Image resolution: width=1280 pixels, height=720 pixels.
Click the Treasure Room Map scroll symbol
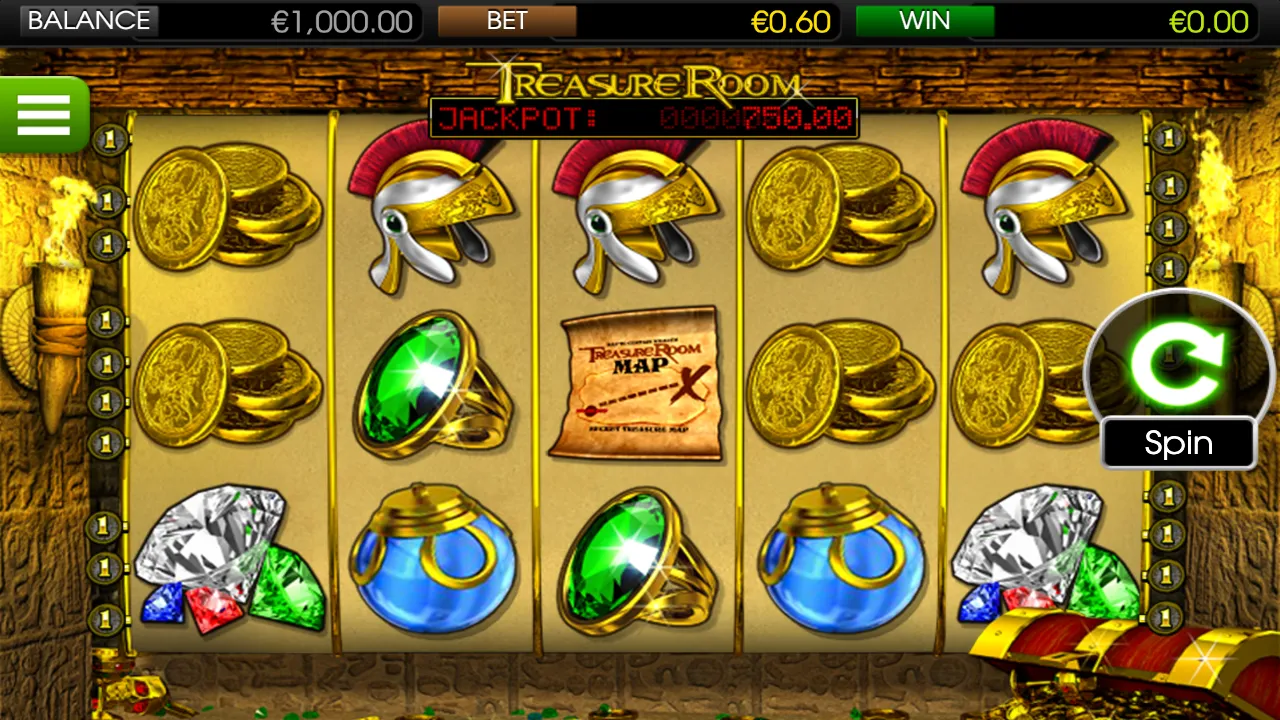[640, 385]
